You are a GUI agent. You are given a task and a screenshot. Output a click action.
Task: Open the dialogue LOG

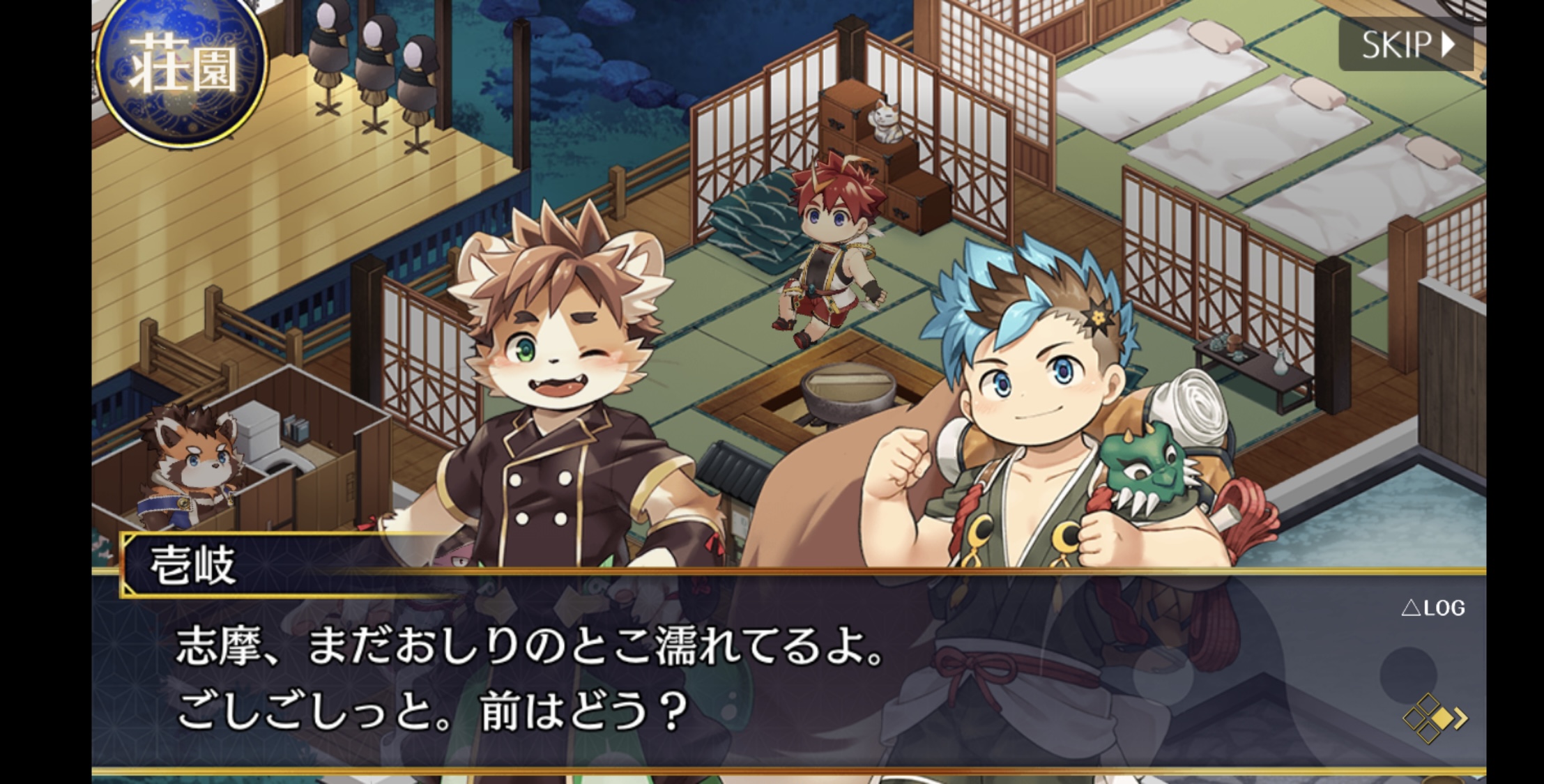pyautogui.click(x=1433, y=608)
